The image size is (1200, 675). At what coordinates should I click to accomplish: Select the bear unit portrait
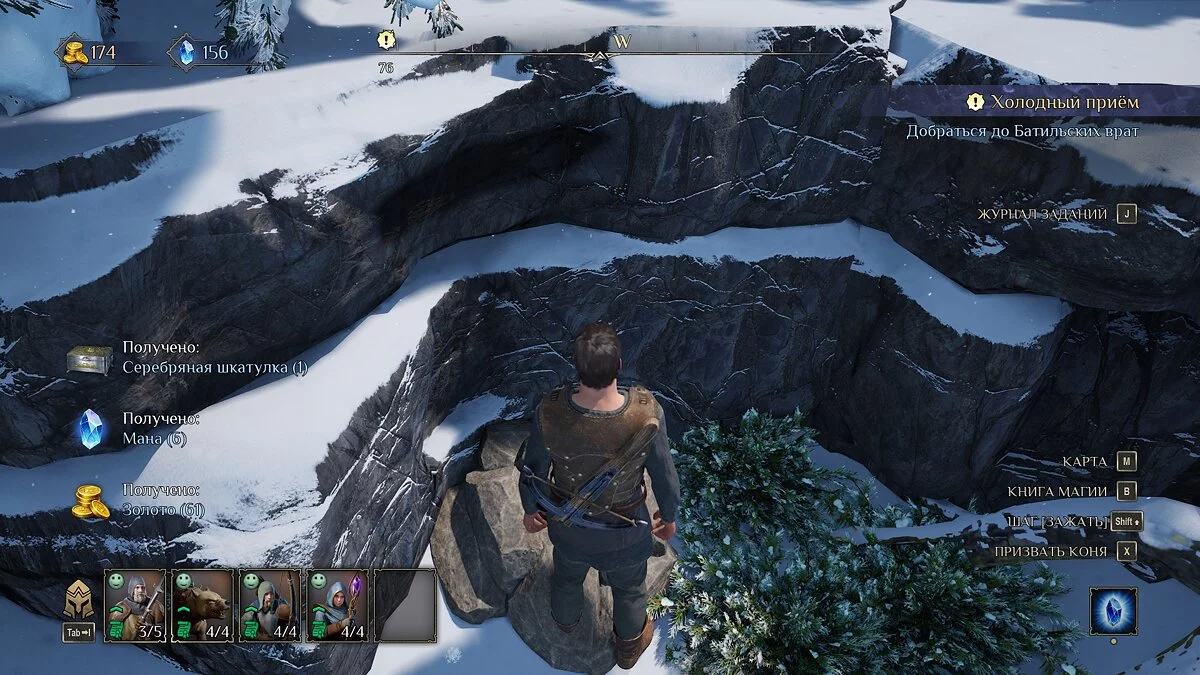point(203,605)
